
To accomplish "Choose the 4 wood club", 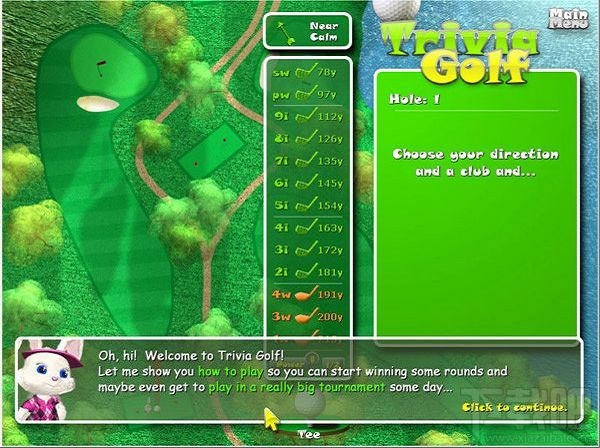I will point(308,294).
